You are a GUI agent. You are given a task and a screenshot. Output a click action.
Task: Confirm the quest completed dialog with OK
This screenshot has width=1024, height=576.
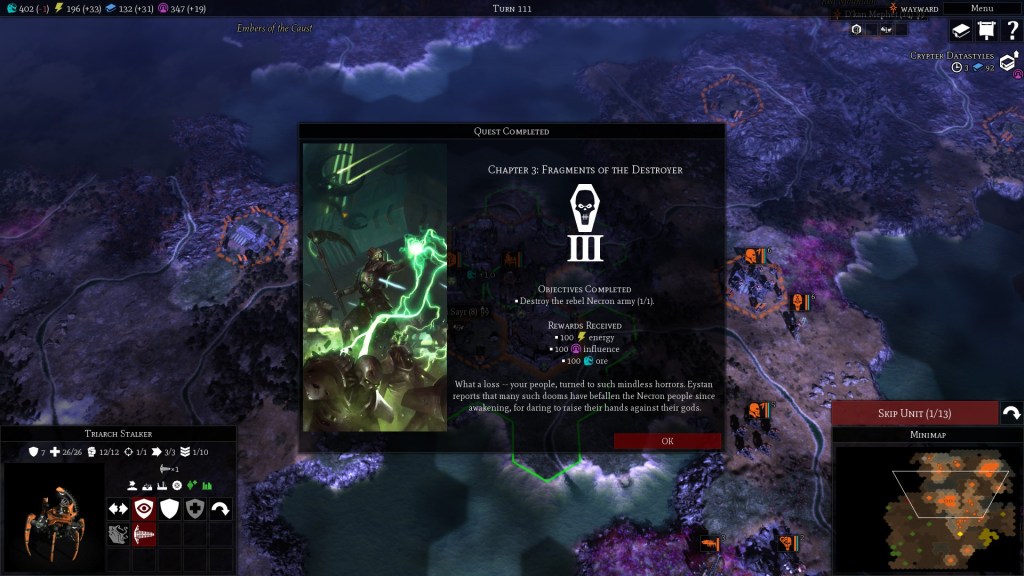pos(667,441)
